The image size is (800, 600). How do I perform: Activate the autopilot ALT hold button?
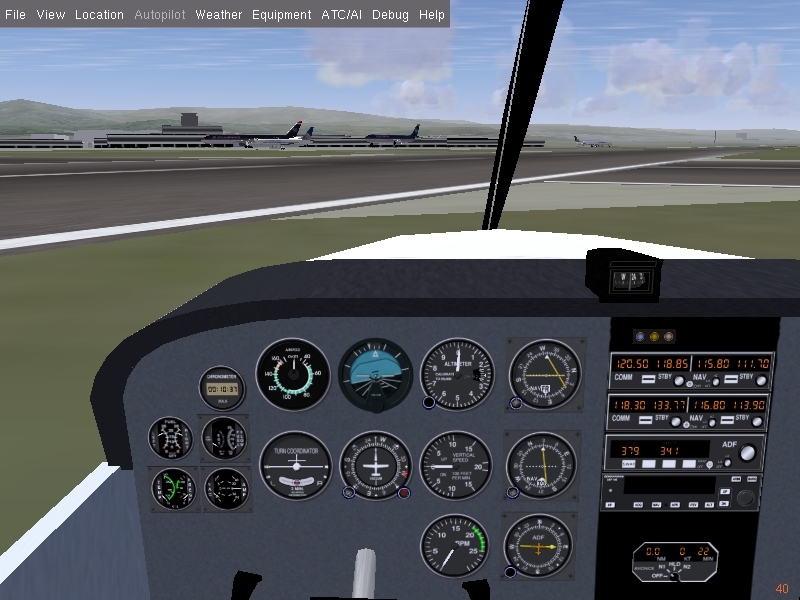(x=710, y=505)
